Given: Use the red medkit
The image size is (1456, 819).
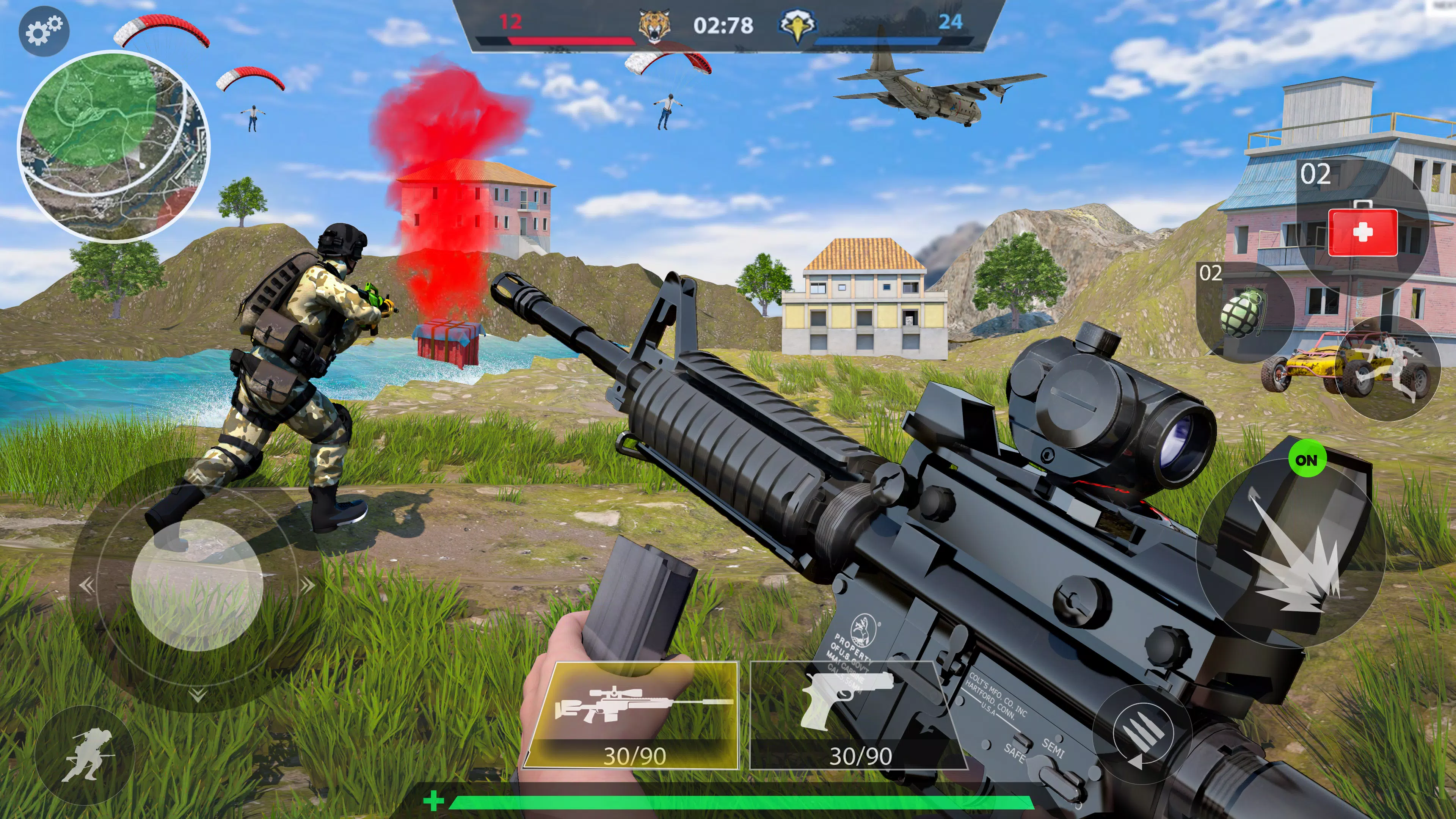Looking at the screenshot, I should pos(1362,230).
